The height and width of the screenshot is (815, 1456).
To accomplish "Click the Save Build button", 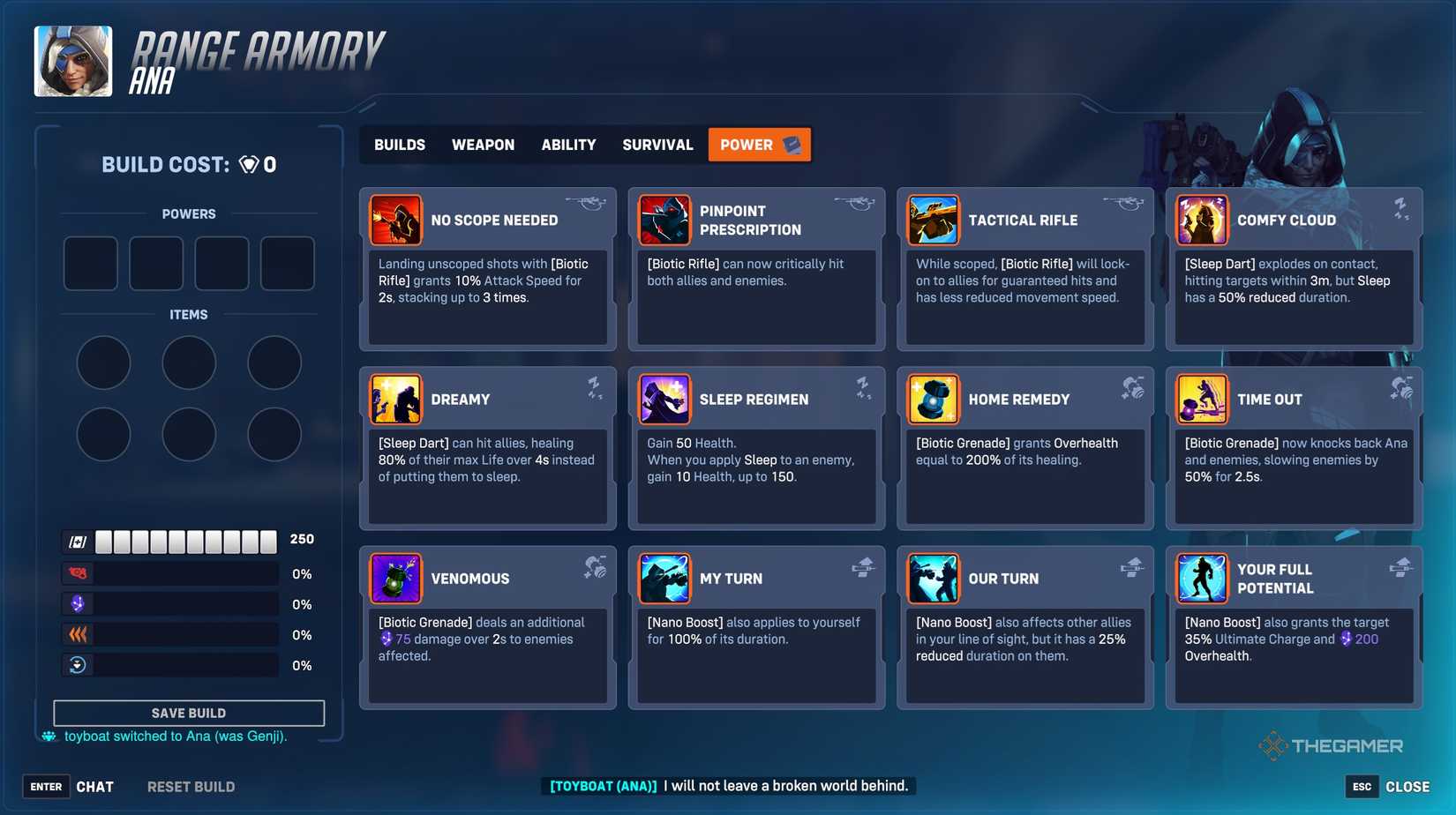I will pos(189,712).
